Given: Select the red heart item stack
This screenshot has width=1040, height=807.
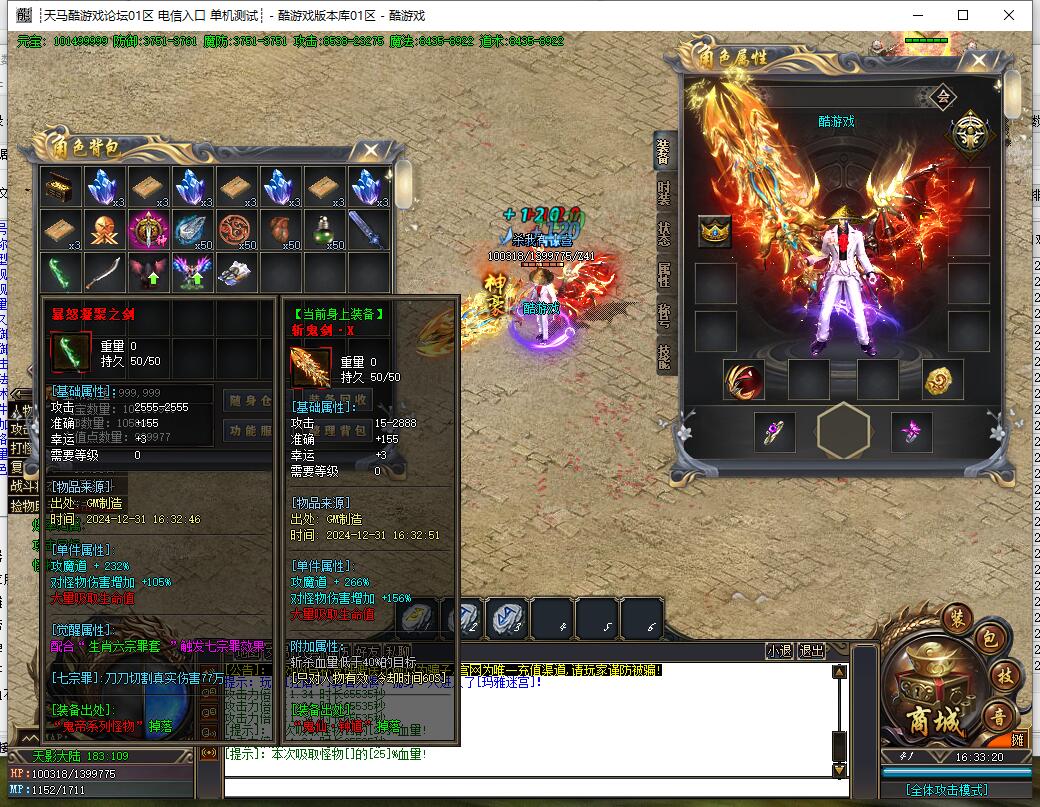Looking at the screenshot, I should [279, 230].
